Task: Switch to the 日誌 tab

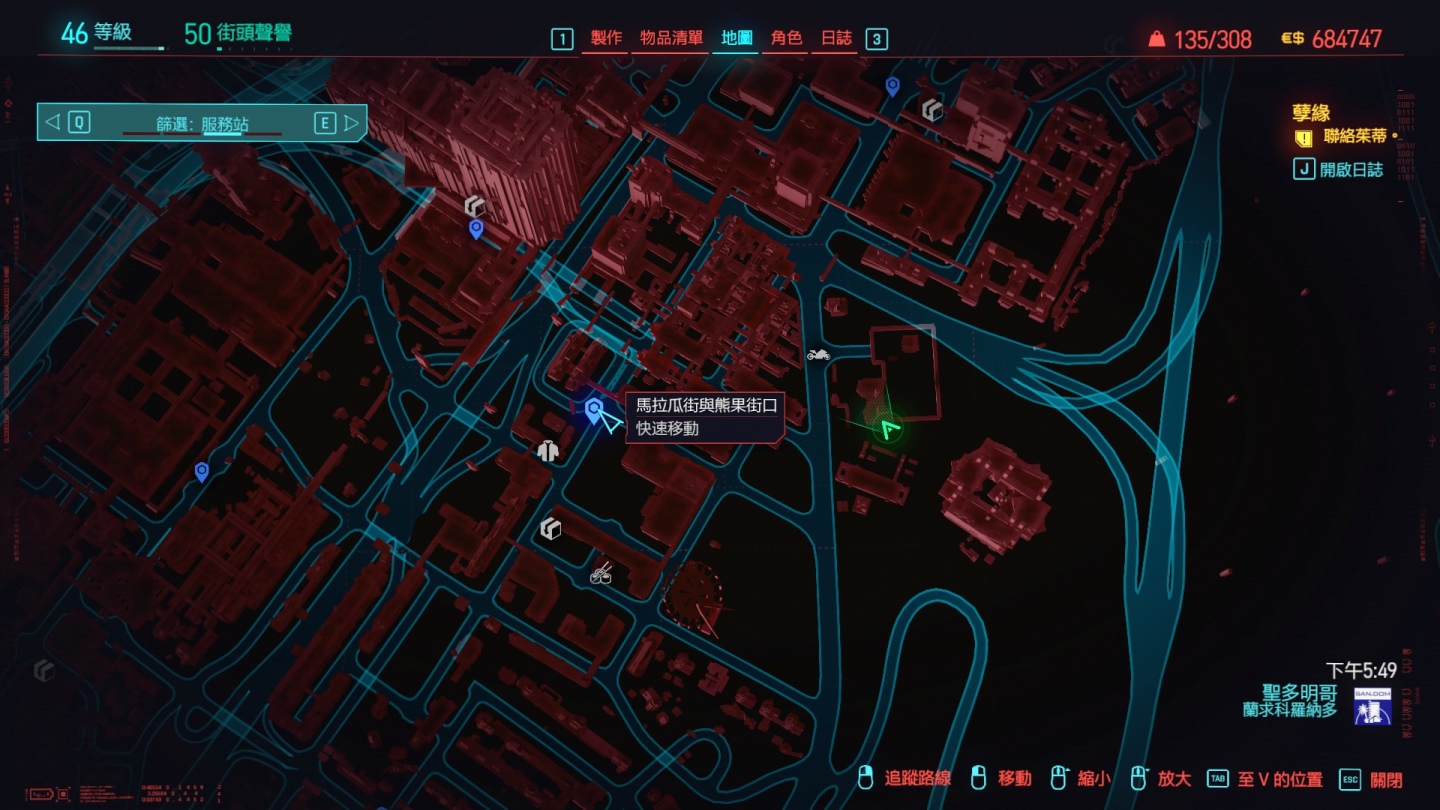Action: (837, 39)
